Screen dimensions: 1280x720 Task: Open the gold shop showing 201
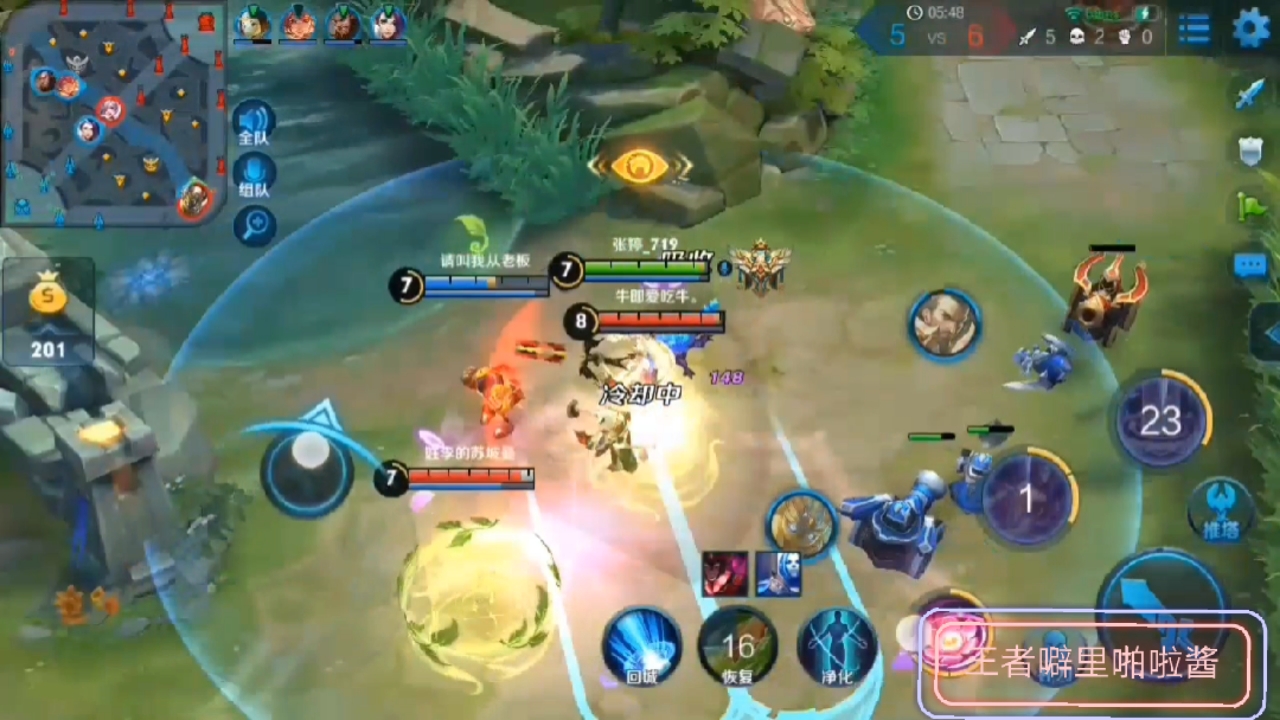pos(48,312)
